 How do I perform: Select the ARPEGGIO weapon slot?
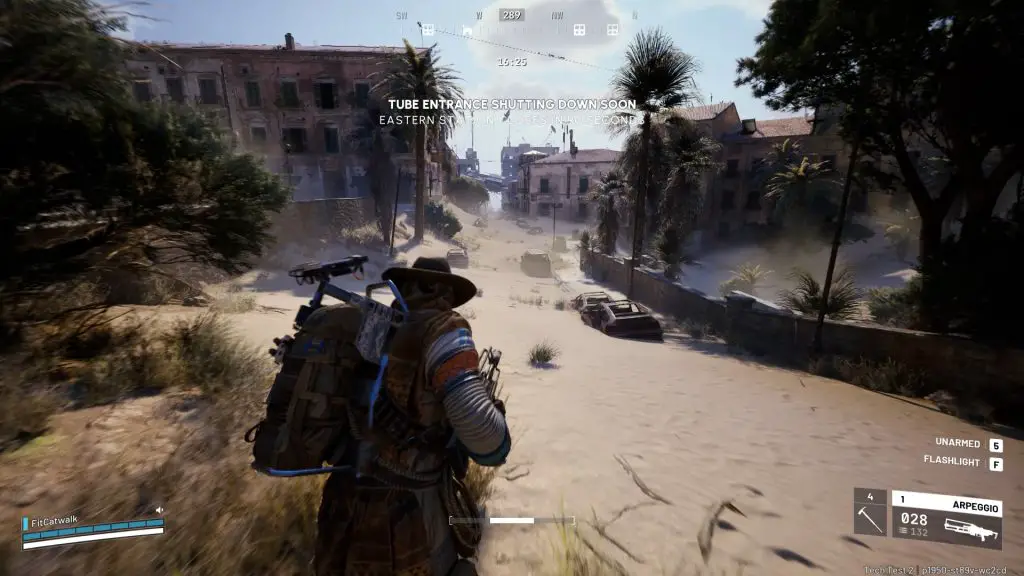946,519
